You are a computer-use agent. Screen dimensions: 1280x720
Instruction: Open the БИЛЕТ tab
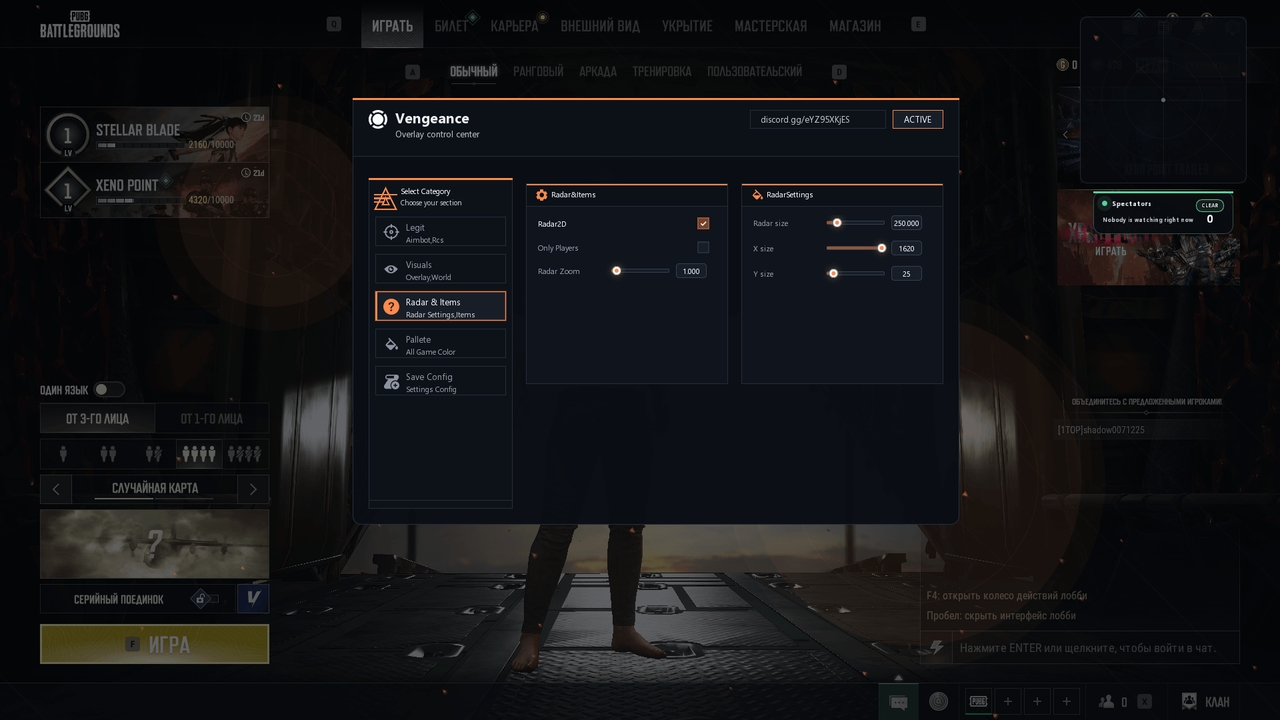click(451, 26)
